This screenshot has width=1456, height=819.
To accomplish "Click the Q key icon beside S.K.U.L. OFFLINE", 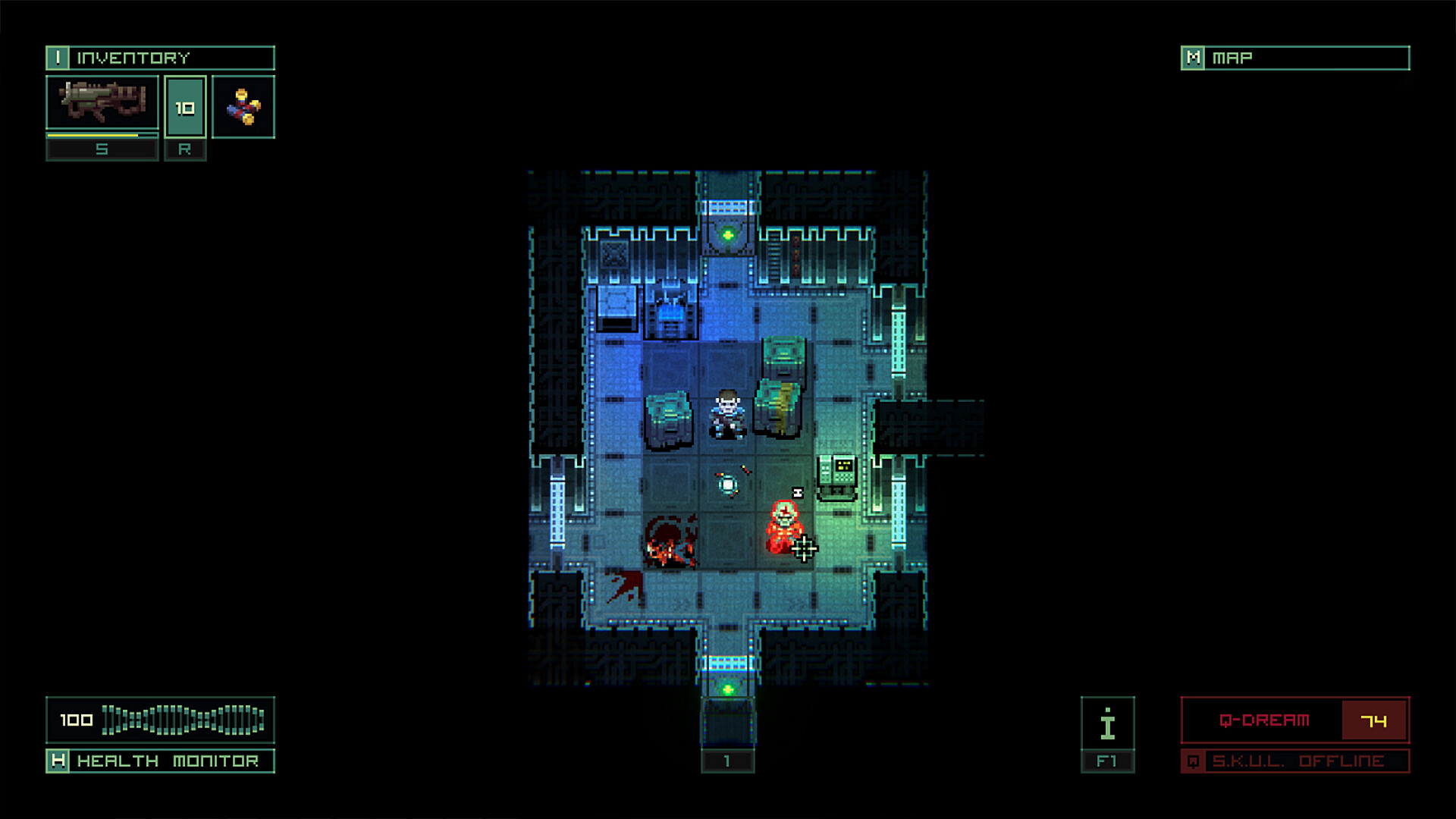I will click(1194, 761).
